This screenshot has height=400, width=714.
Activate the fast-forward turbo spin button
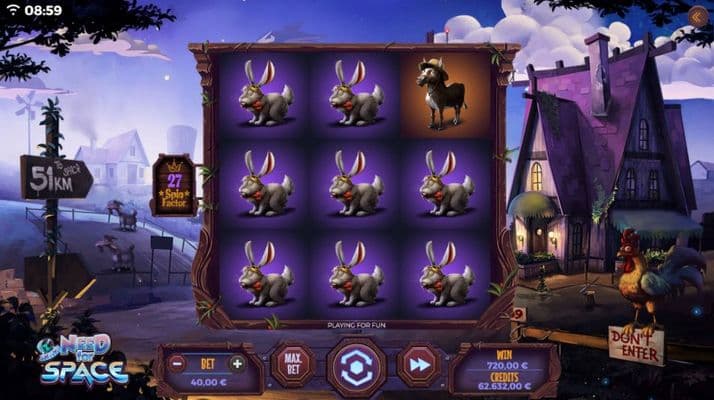tap(418, 366)
